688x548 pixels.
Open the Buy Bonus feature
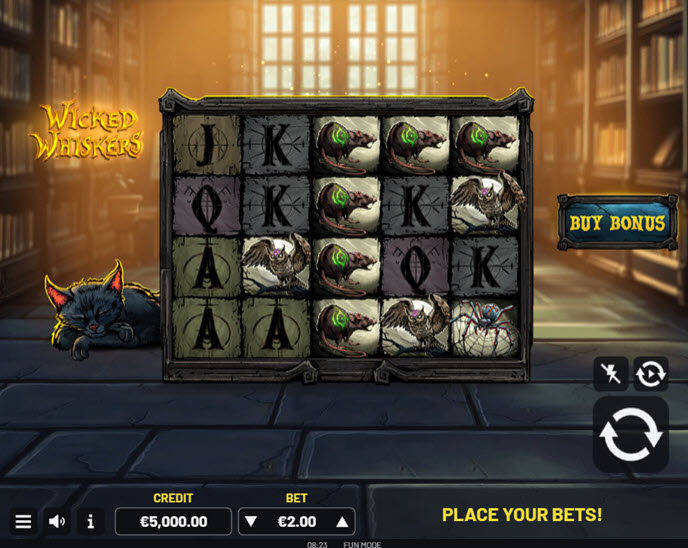616,222
